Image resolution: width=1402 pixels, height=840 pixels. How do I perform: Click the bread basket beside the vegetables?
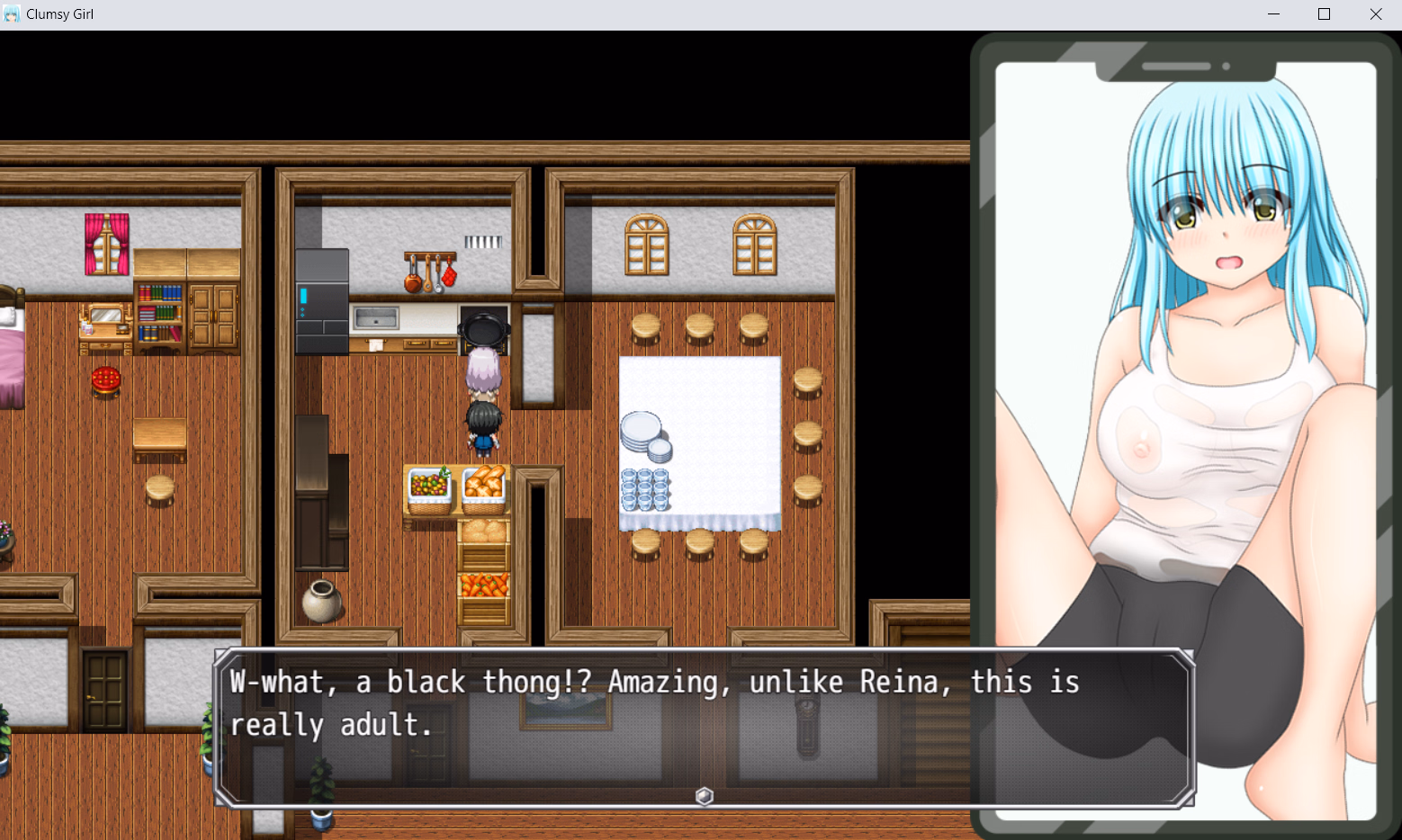pos(485,486)
